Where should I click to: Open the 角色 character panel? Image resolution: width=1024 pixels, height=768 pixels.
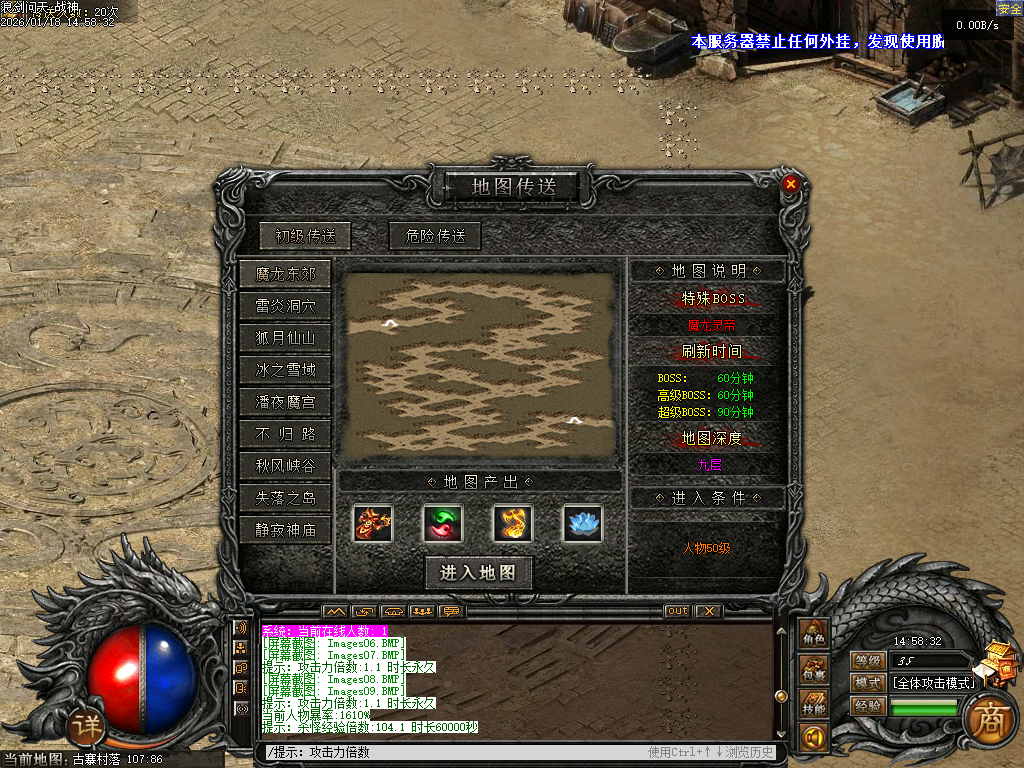coord(813,635)
